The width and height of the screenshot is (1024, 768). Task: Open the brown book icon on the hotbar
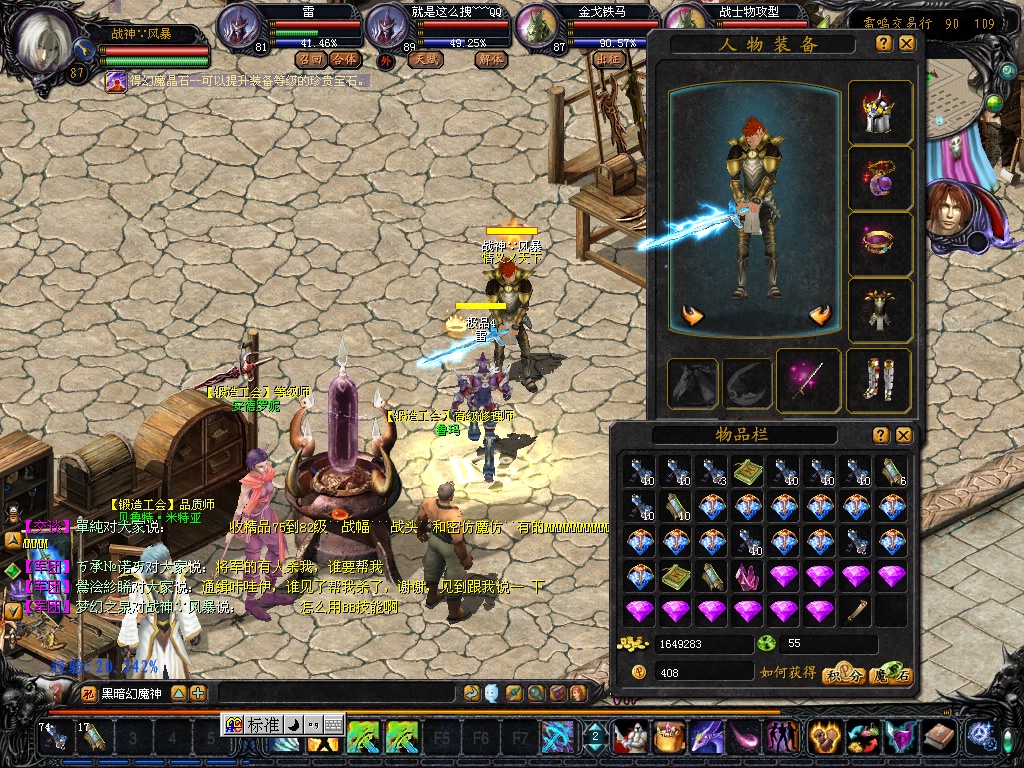(x=938, y=738)
